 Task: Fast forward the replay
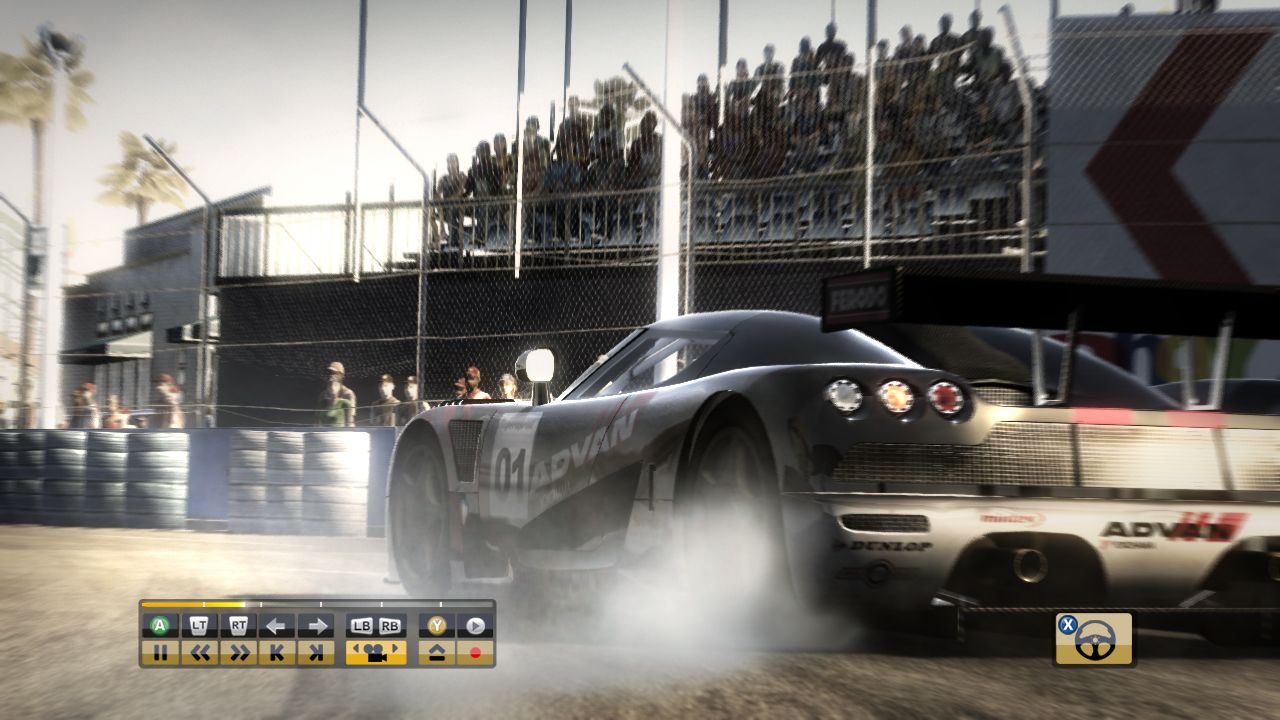click(x=239, y=652)
